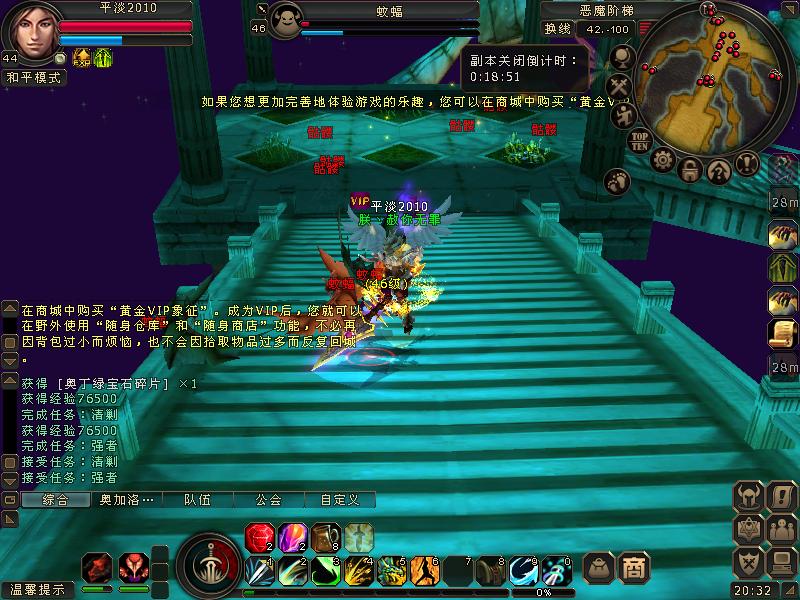This screenshot has width=800, height=600.
Task: Open the 队伍 chat tab
Action: 197,500
